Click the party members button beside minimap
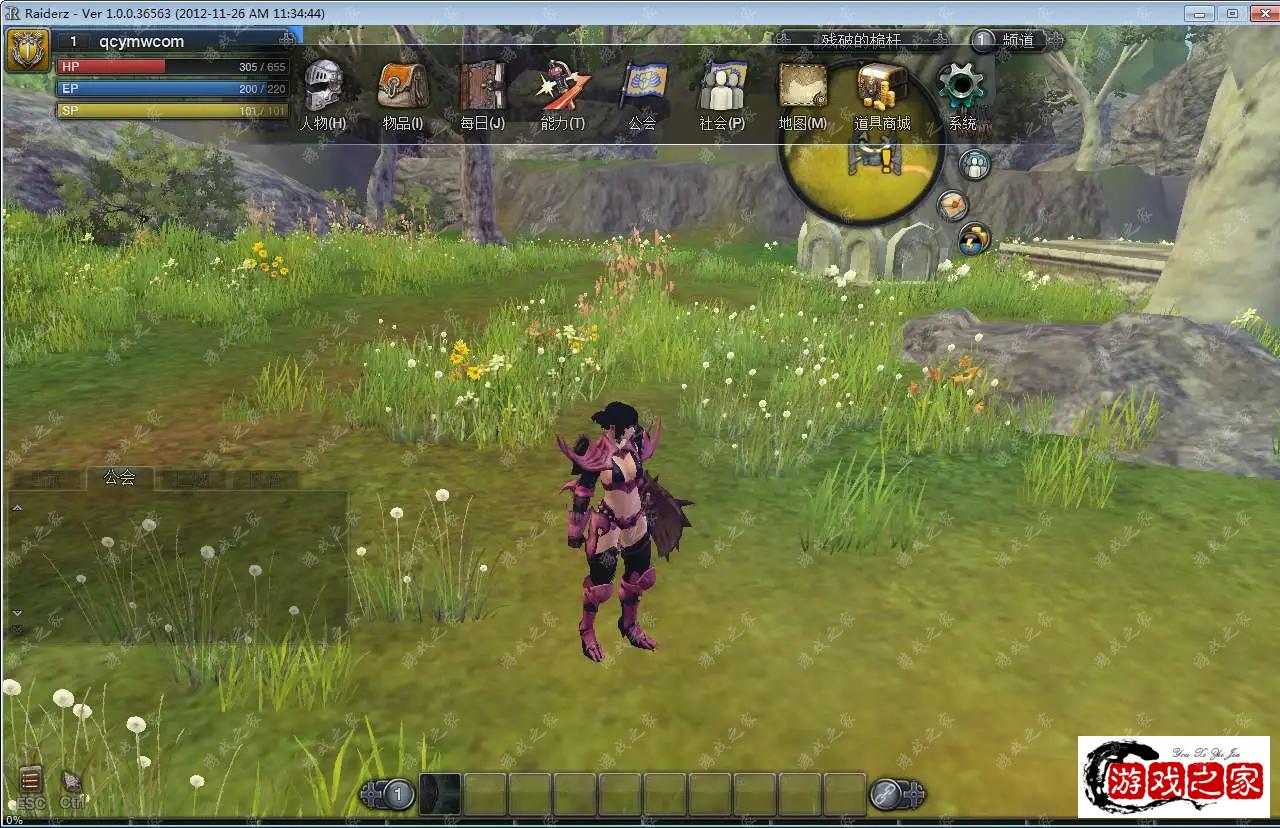 tap(974, 165)
